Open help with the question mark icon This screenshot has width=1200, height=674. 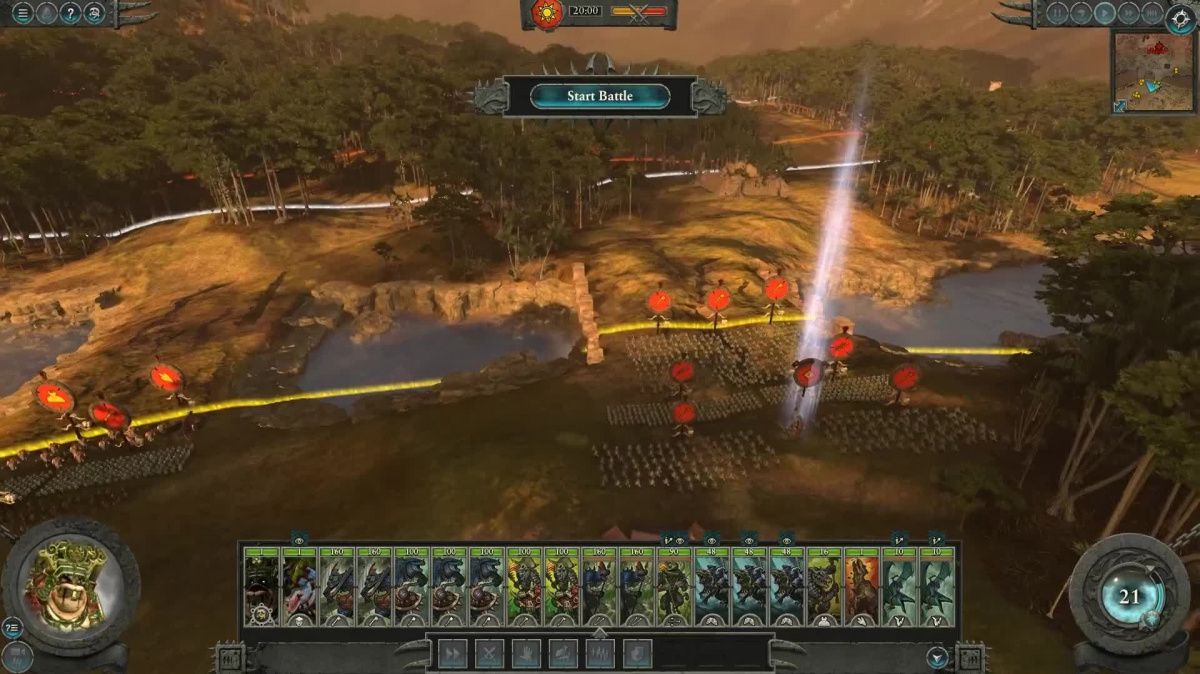pos(70,13)
